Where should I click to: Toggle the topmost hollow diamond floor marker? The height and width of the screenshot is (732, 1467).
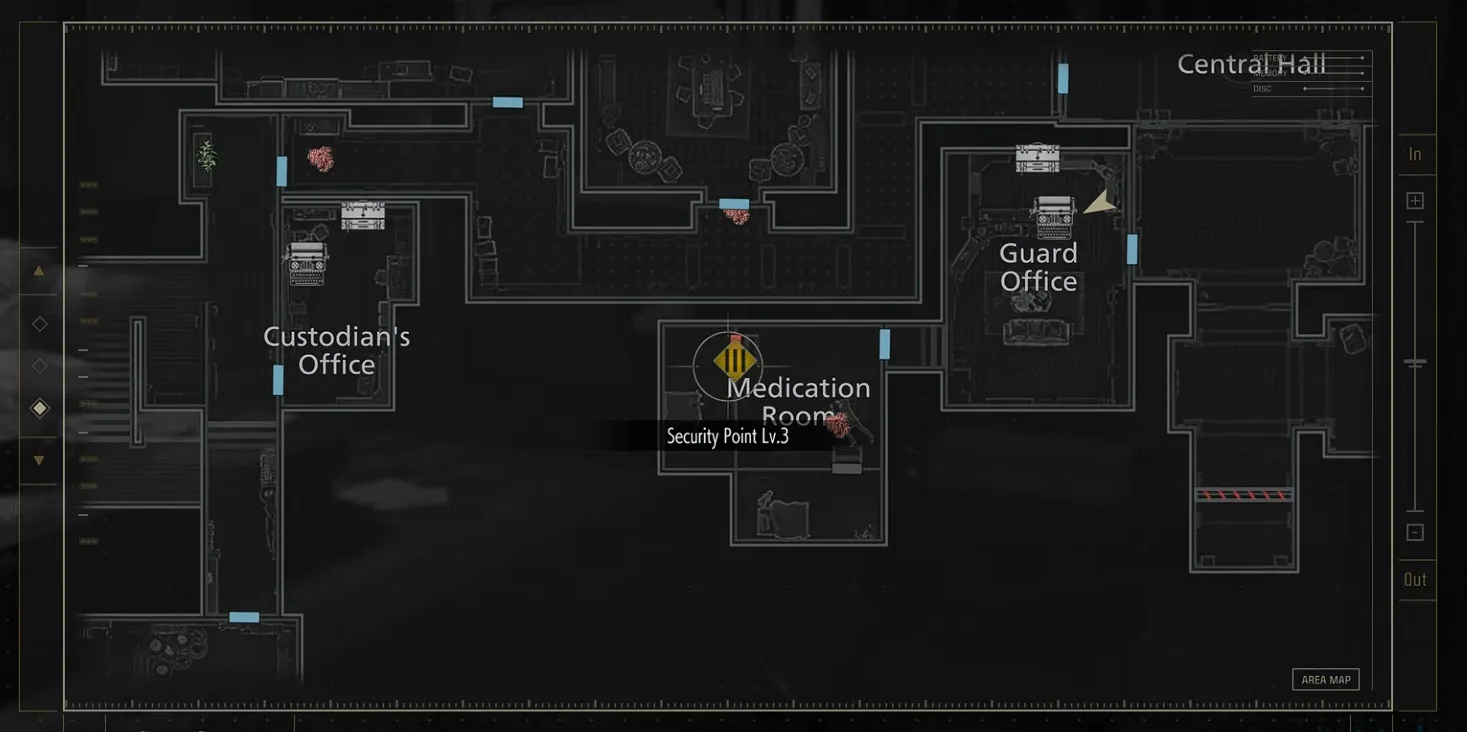click(39, 322)
